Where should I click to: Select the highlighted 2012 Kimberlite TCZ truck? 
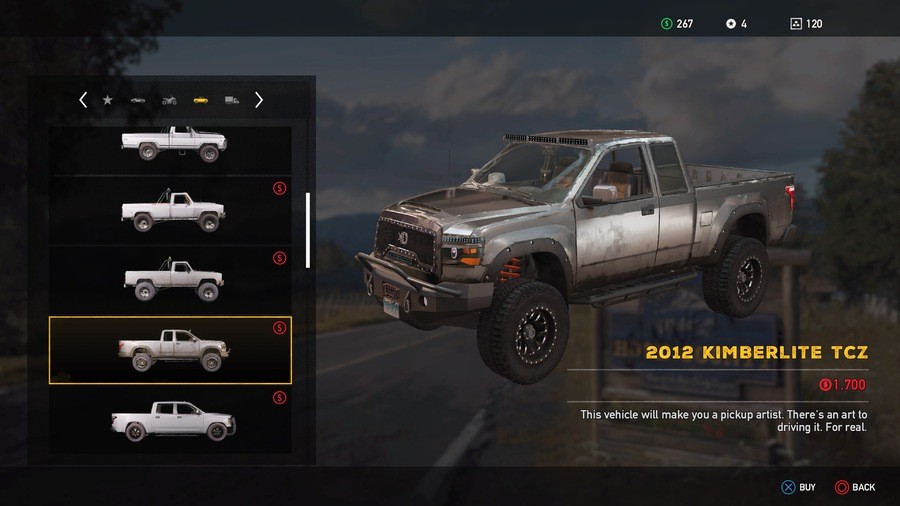click(170, 350)
